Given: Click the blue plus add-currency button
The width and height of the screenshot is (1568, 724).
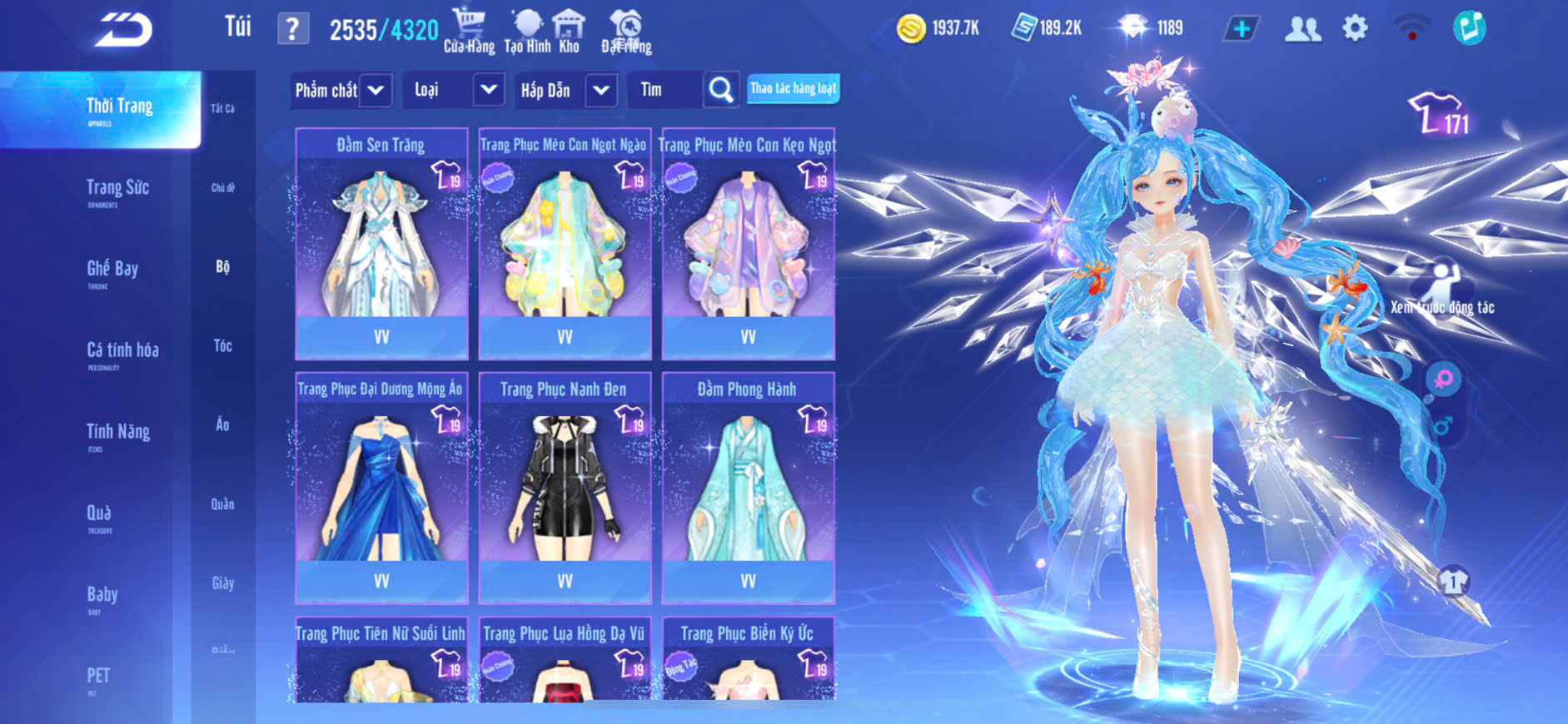Looking at the screenshot, I should (x=1241, y=29).
